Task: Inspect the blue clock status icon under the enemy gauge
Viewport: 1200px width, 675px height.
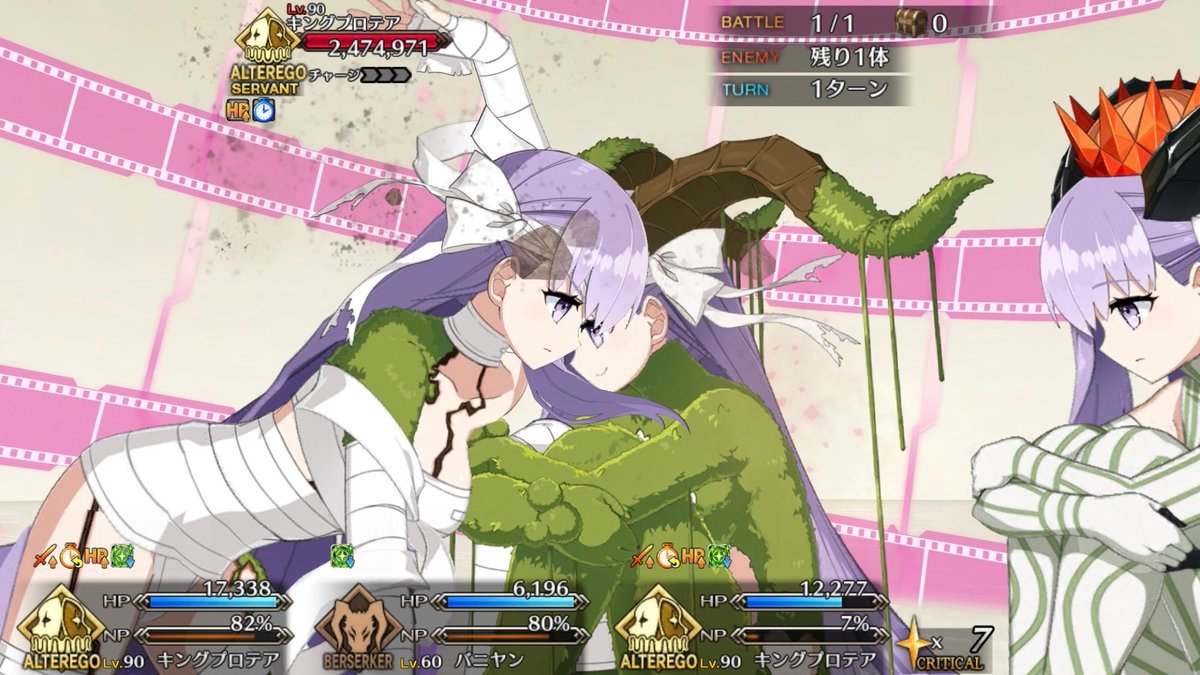Action: tap(263, 111)
